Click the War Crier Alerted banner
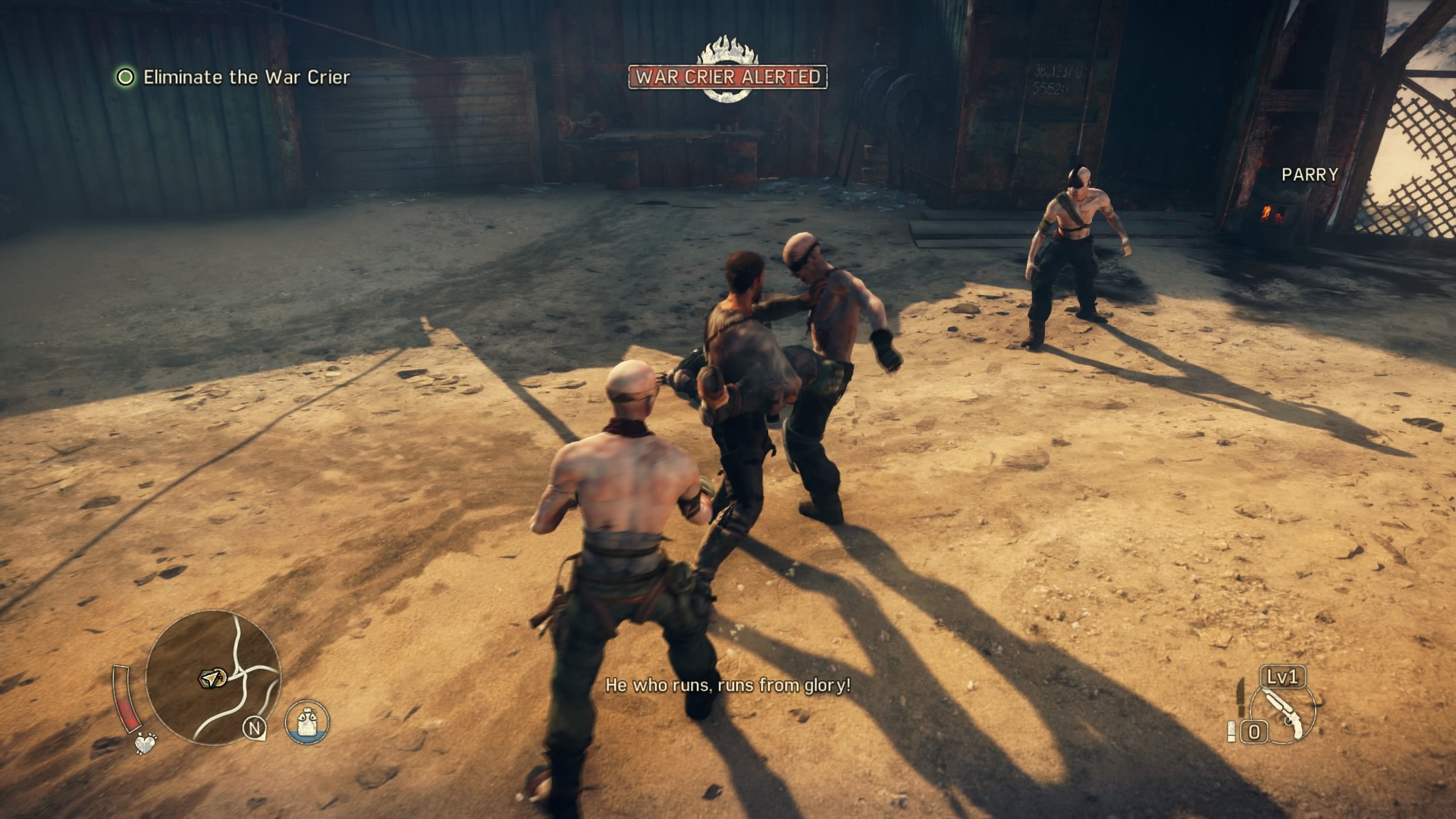Image resolution: width=1456 pixels, height=819 pixels. tap(727, 77)
